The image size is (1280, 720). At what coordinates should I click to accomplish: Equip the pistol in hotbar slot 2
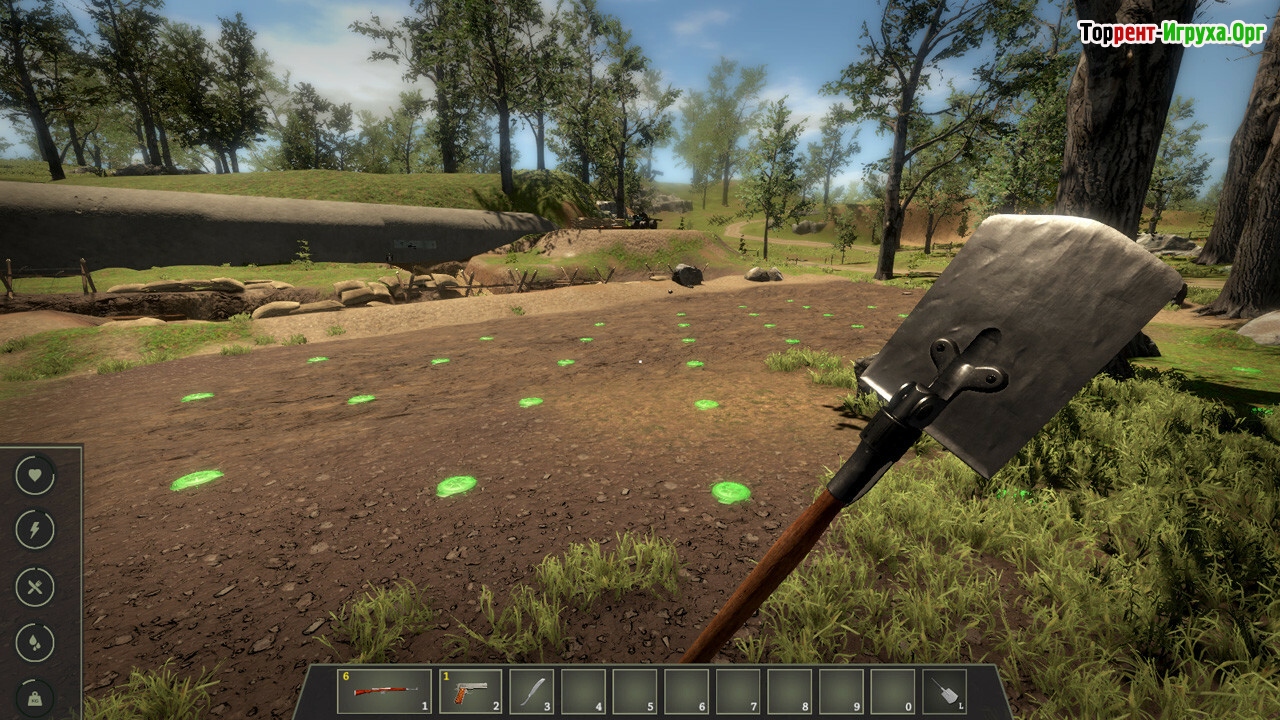click(470, 691)
